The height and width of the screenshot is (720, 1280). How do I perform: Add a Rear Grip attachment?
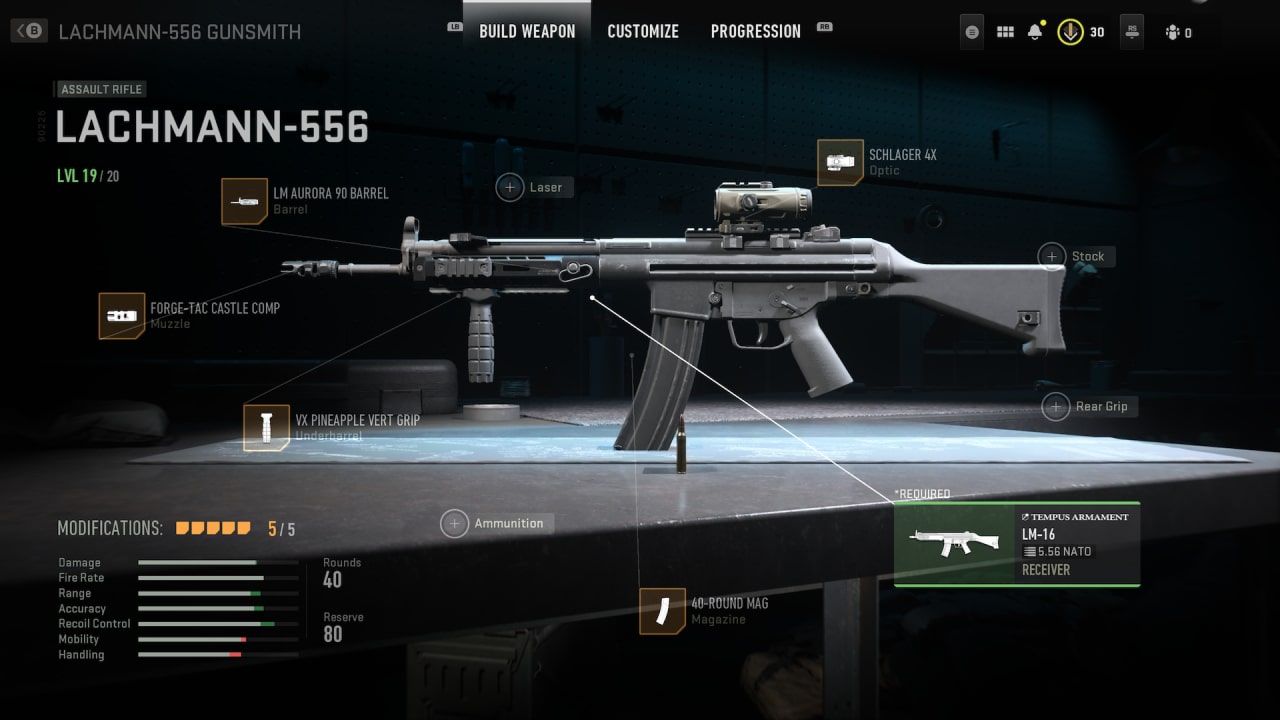tap(1056, 406)
